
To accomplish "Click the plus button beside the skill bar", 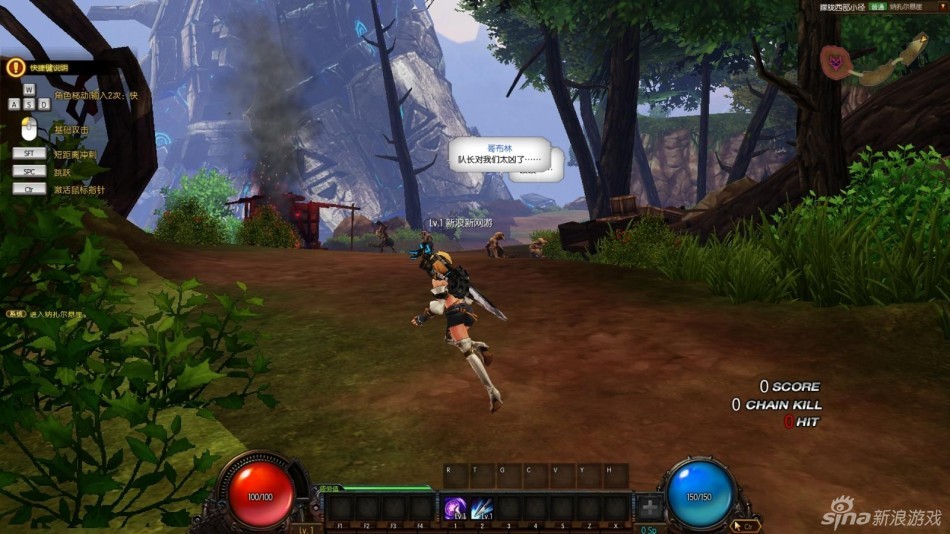I will click(x=650, y=508).
